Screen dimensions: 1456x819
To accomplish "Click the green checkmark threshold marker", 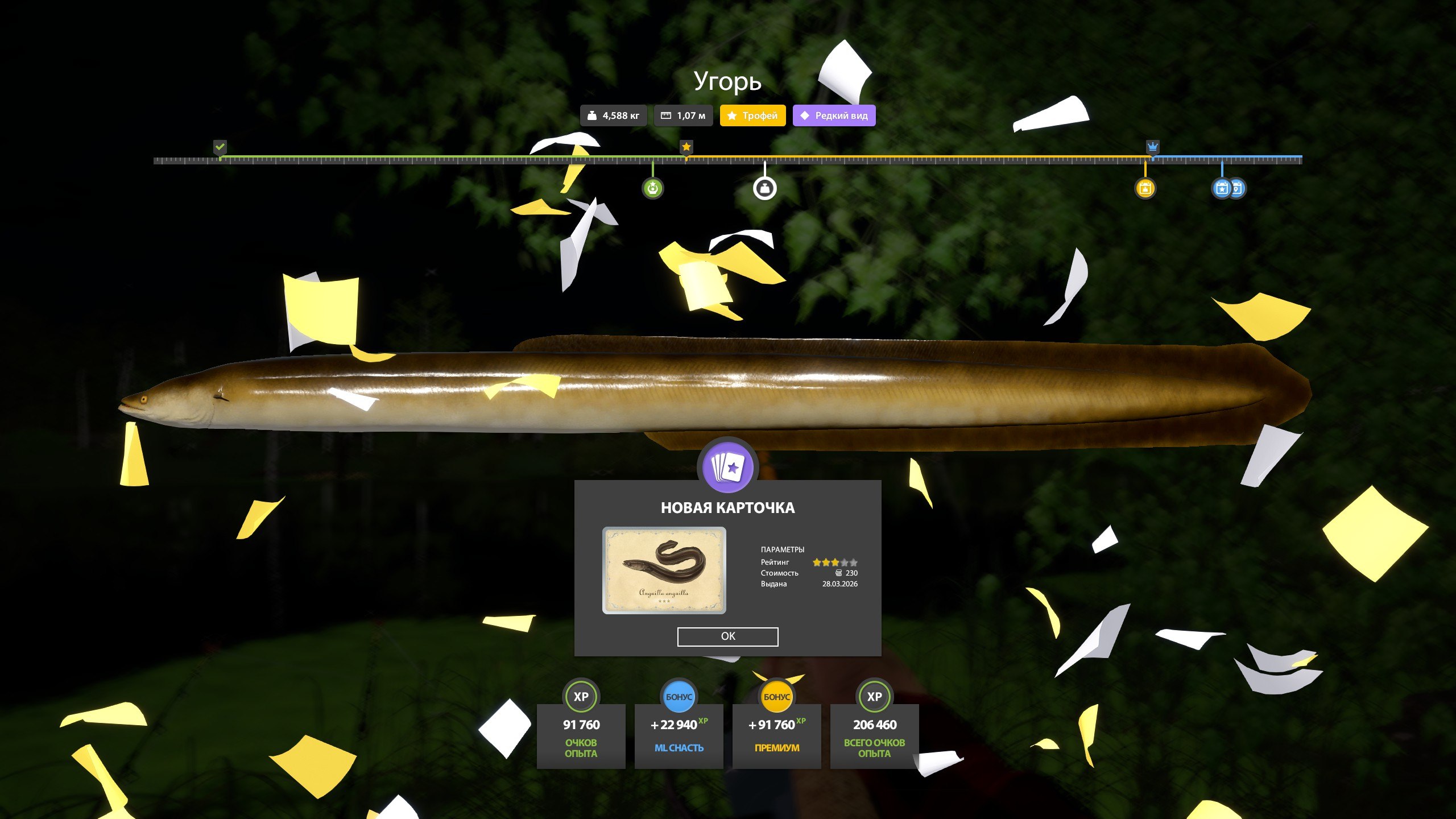I will coord(220,147).
